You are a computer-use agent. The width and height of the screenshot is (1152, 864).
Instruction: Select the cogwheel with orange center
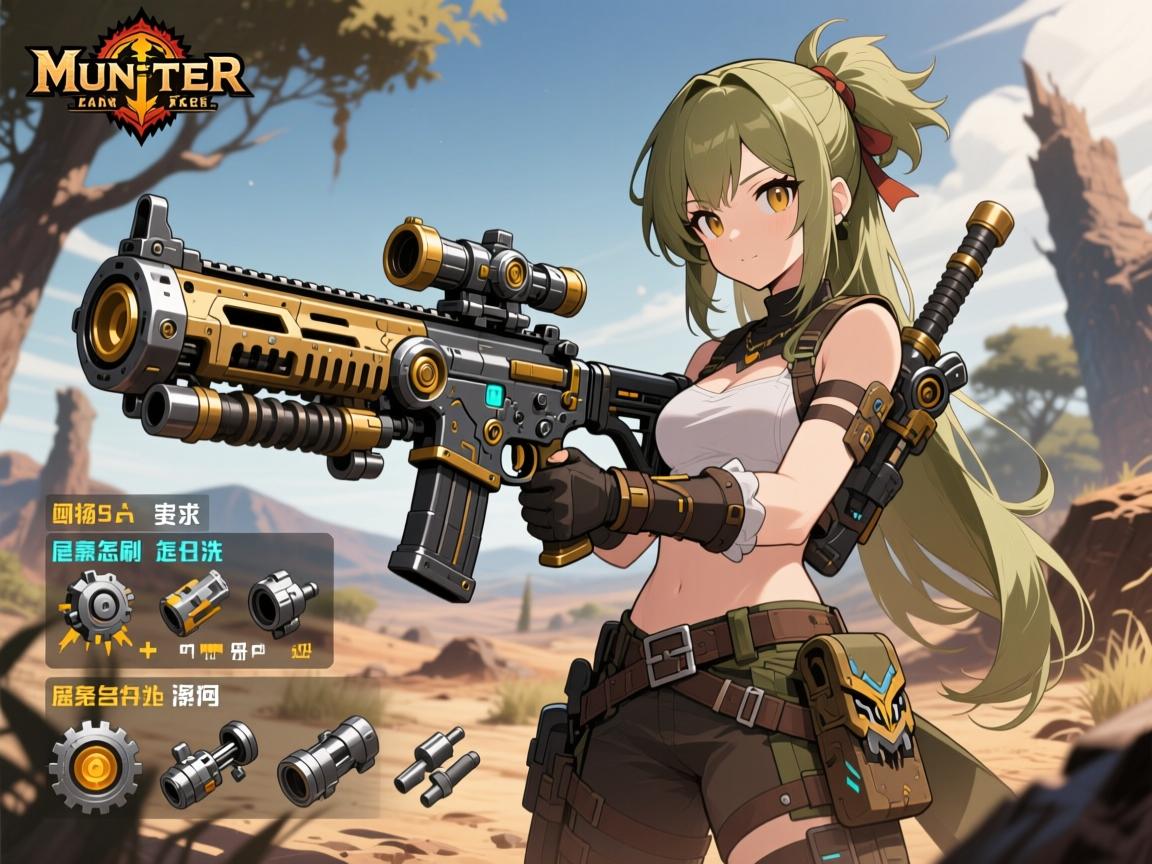(x=94, y=768)
